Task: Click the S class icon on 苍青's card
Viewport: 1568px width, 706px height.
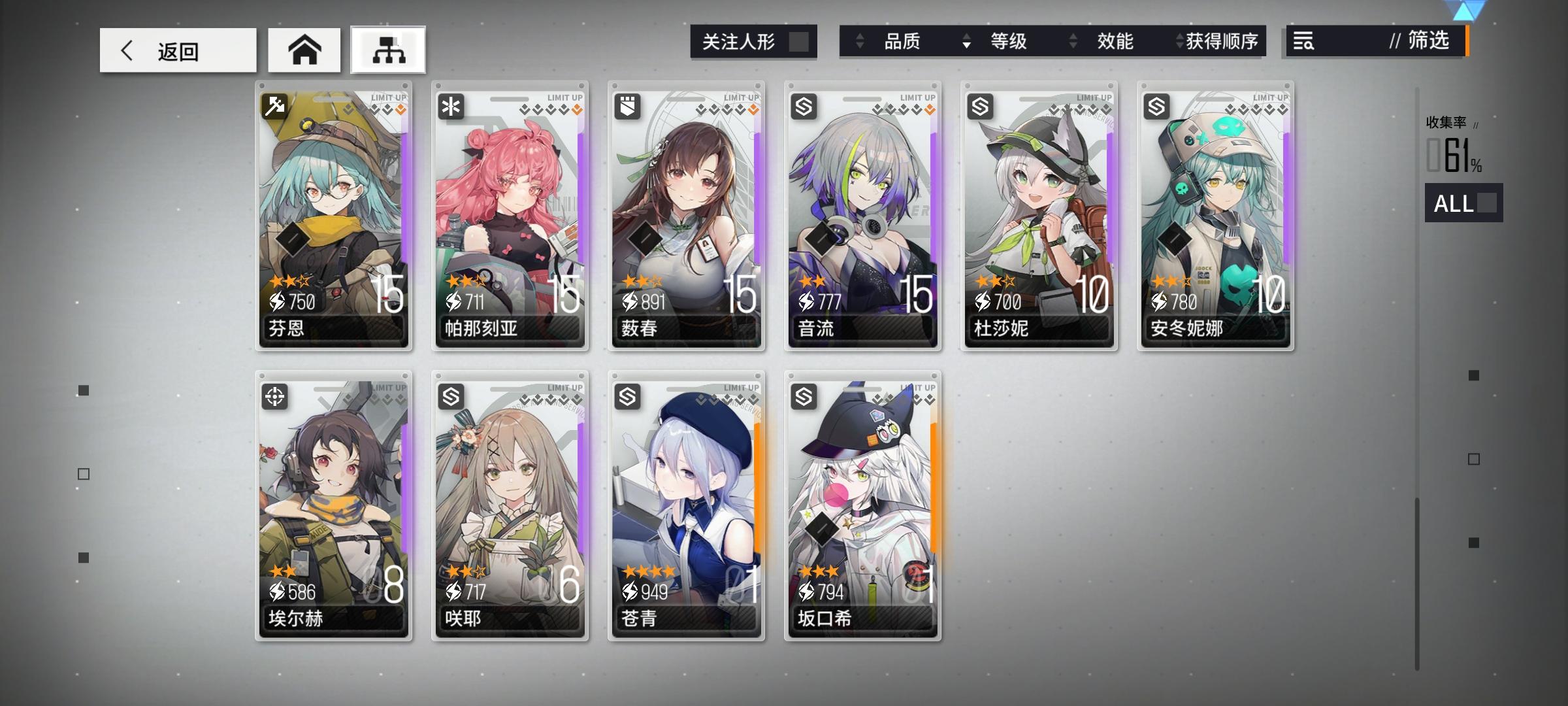Action: [x=628, y=395]
